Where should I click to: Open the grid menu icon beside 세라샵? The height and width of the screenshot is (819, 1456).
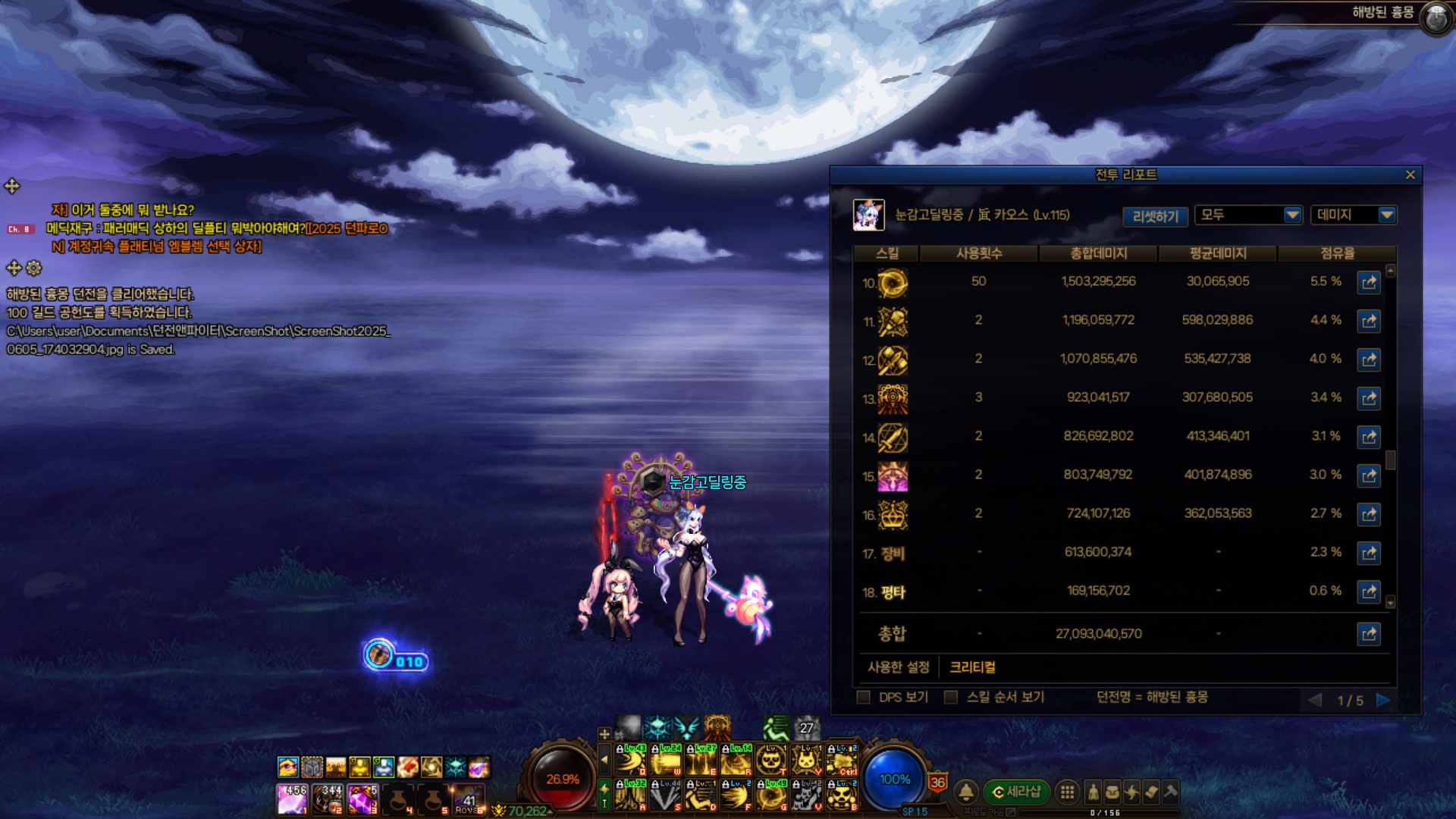tap(1067, 792)
